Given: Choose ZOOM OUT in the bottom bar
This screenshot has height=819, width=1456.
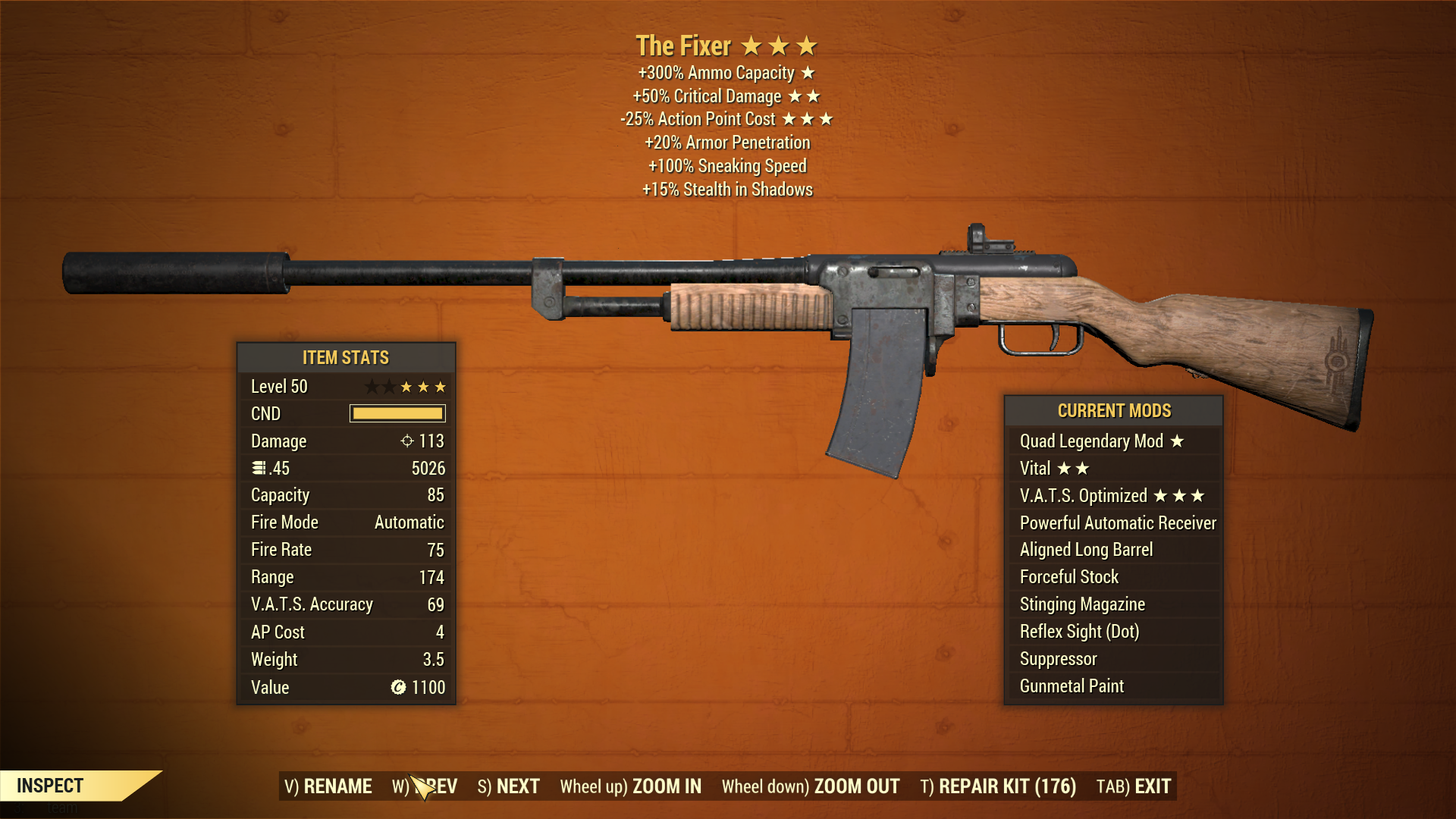Looking at the screenshot, I should point(810,786).
